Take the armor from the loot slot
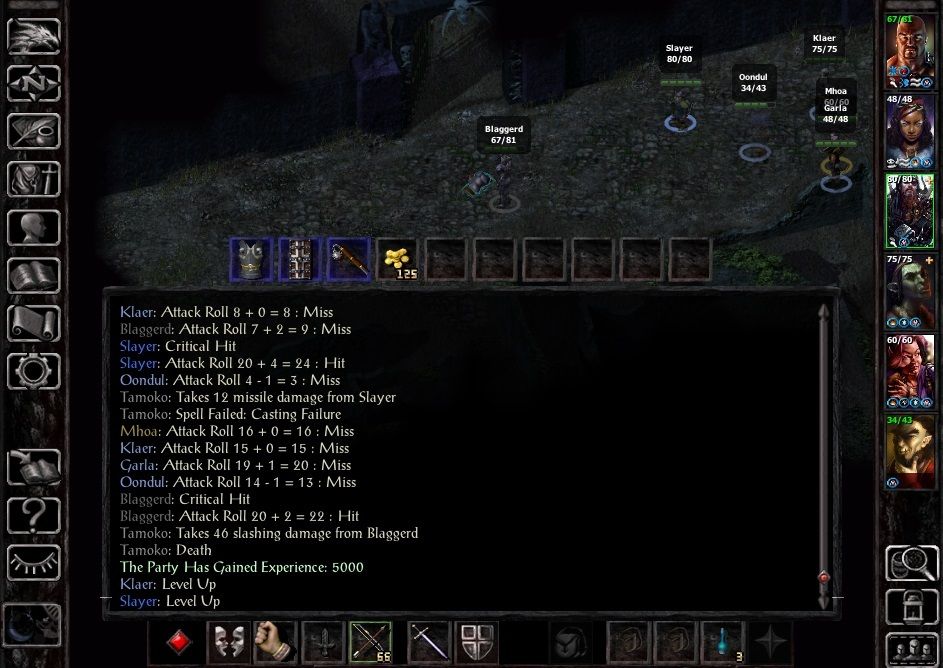This screenshot has height=668, width=943. pos(251,259)
